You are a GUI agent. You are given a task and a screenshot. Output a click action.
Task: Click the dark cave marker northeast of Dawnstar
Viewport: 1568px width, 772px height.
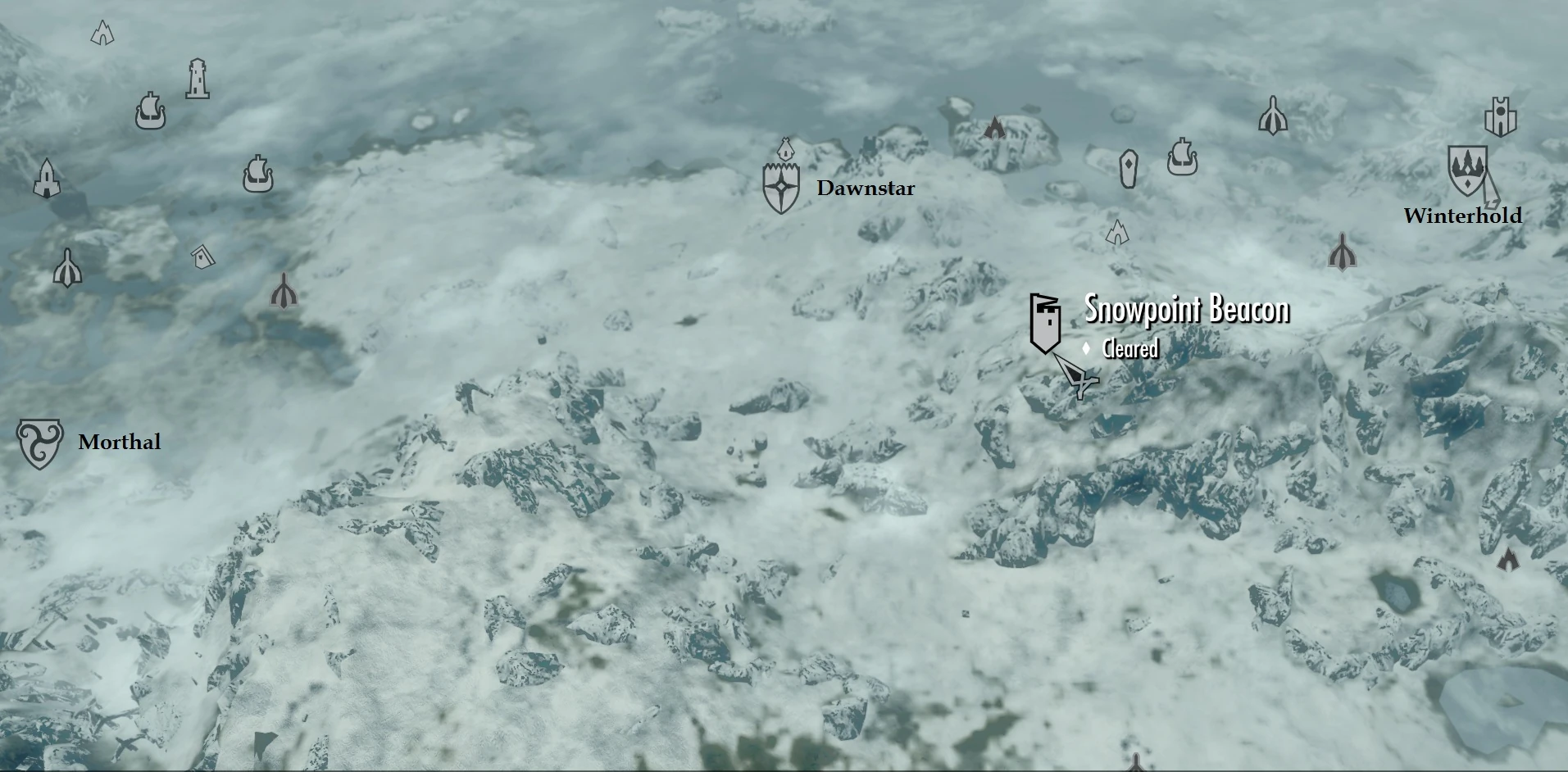pos(993,127)
